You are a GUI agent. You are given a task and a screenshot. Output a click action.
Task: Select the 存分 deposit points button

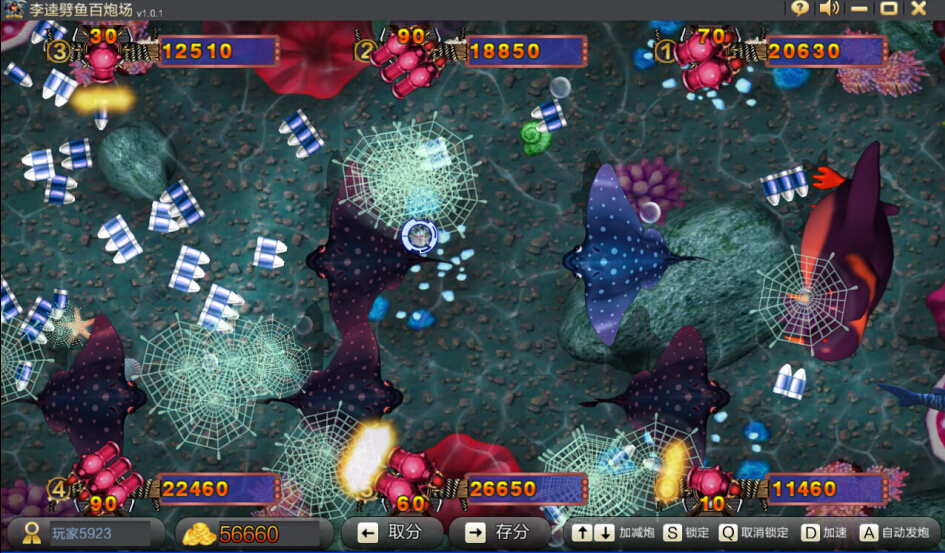tap(499, 533)
